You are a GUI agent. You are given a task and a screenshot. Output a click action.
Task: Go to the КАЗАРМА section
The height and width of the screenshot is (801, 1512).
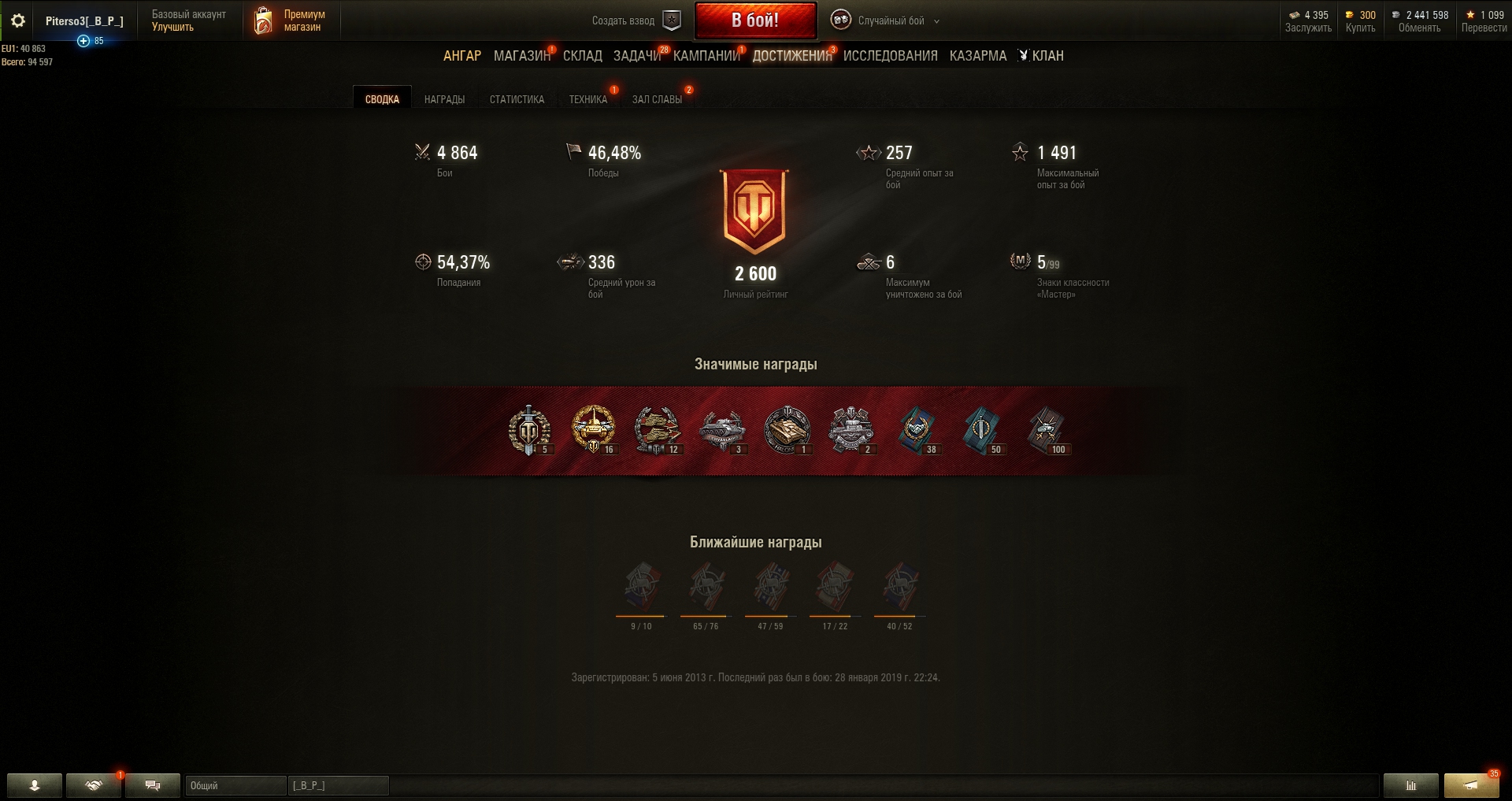pos(976,56)
